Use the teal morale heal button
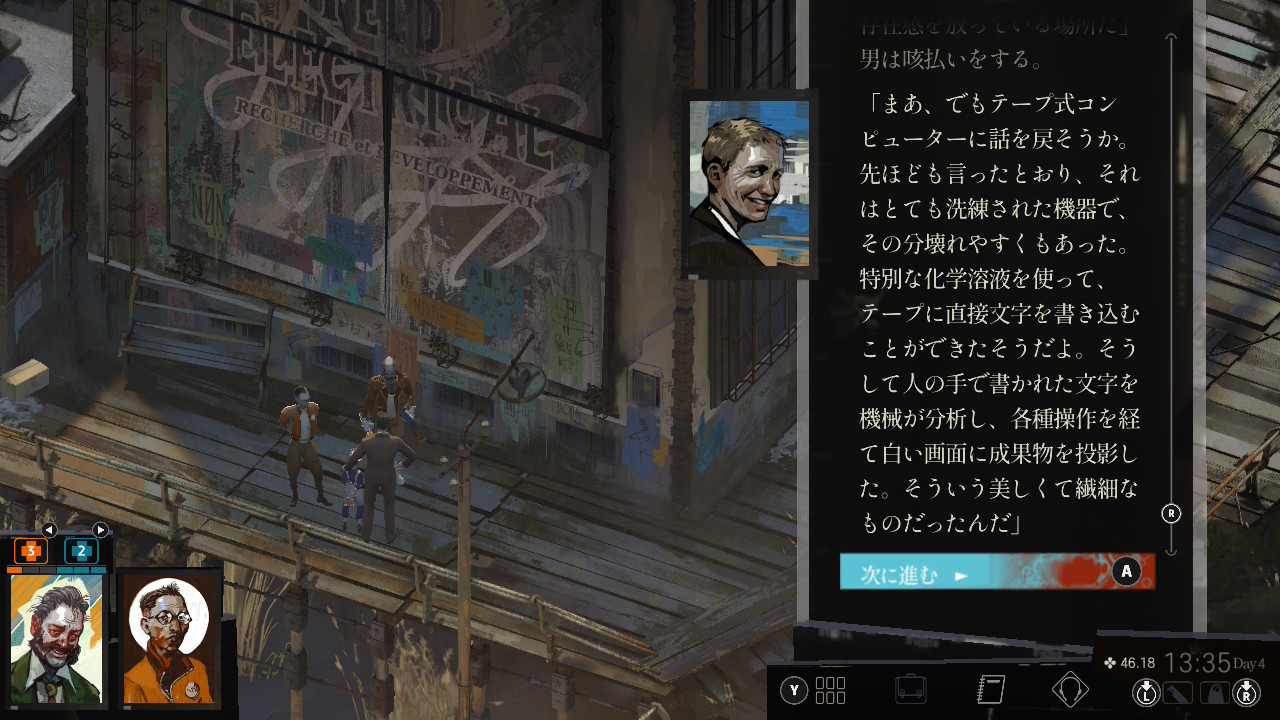 tap(81, 551)
